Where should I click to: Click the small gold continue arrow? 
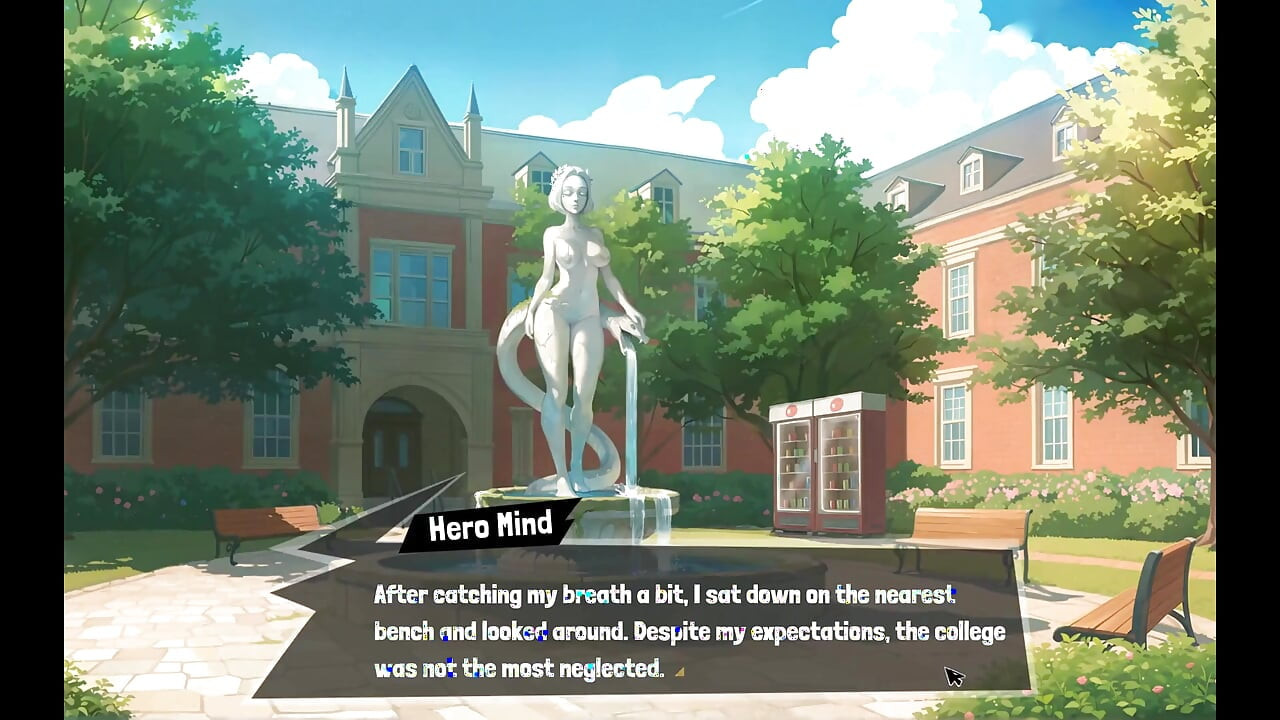(x=680, y=671)
